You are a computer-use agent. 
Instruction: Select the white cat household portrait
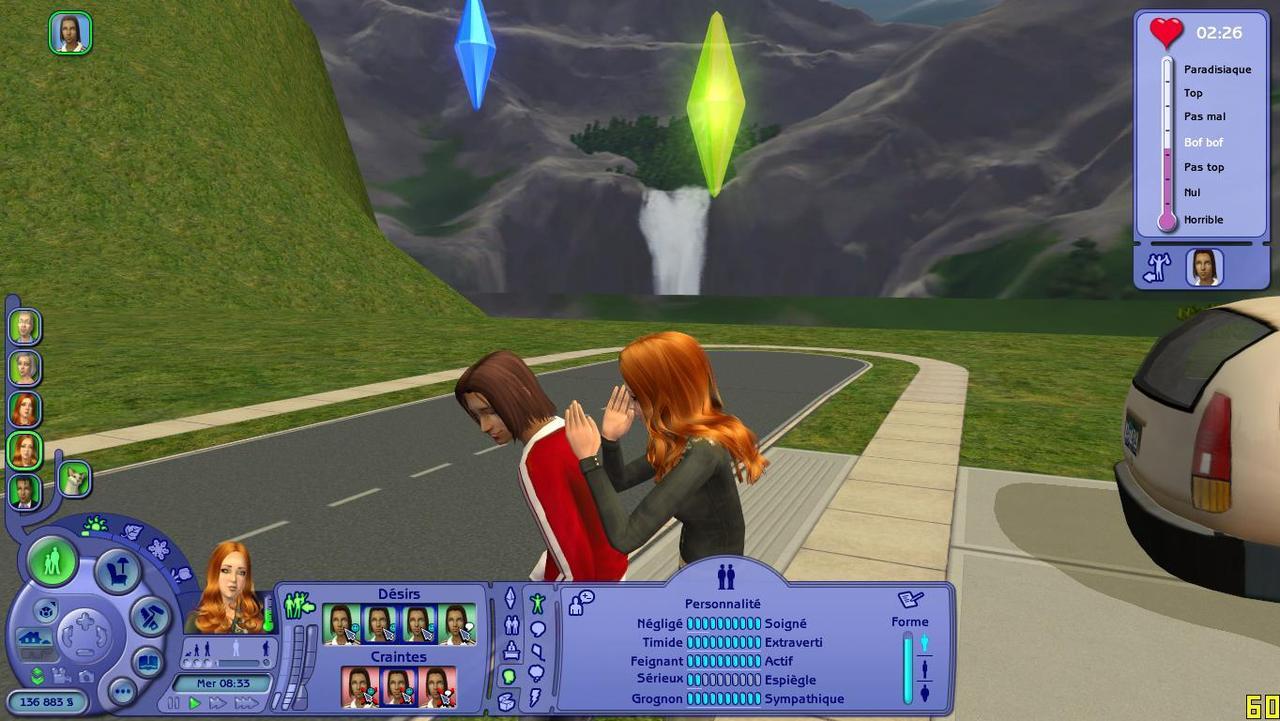[74, 479]
